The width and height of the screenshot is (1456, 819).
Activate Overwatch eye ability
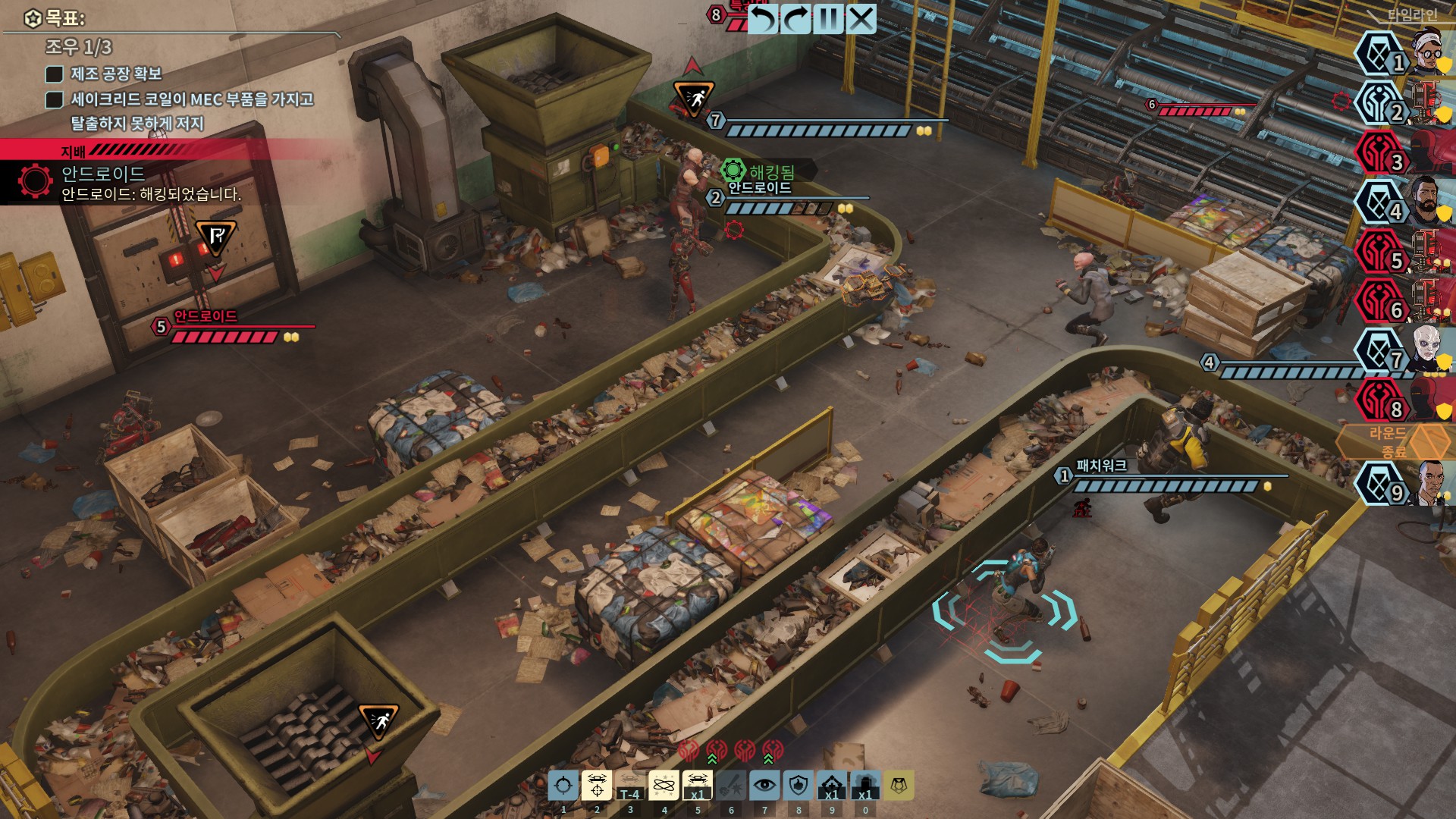pos(764,786)
